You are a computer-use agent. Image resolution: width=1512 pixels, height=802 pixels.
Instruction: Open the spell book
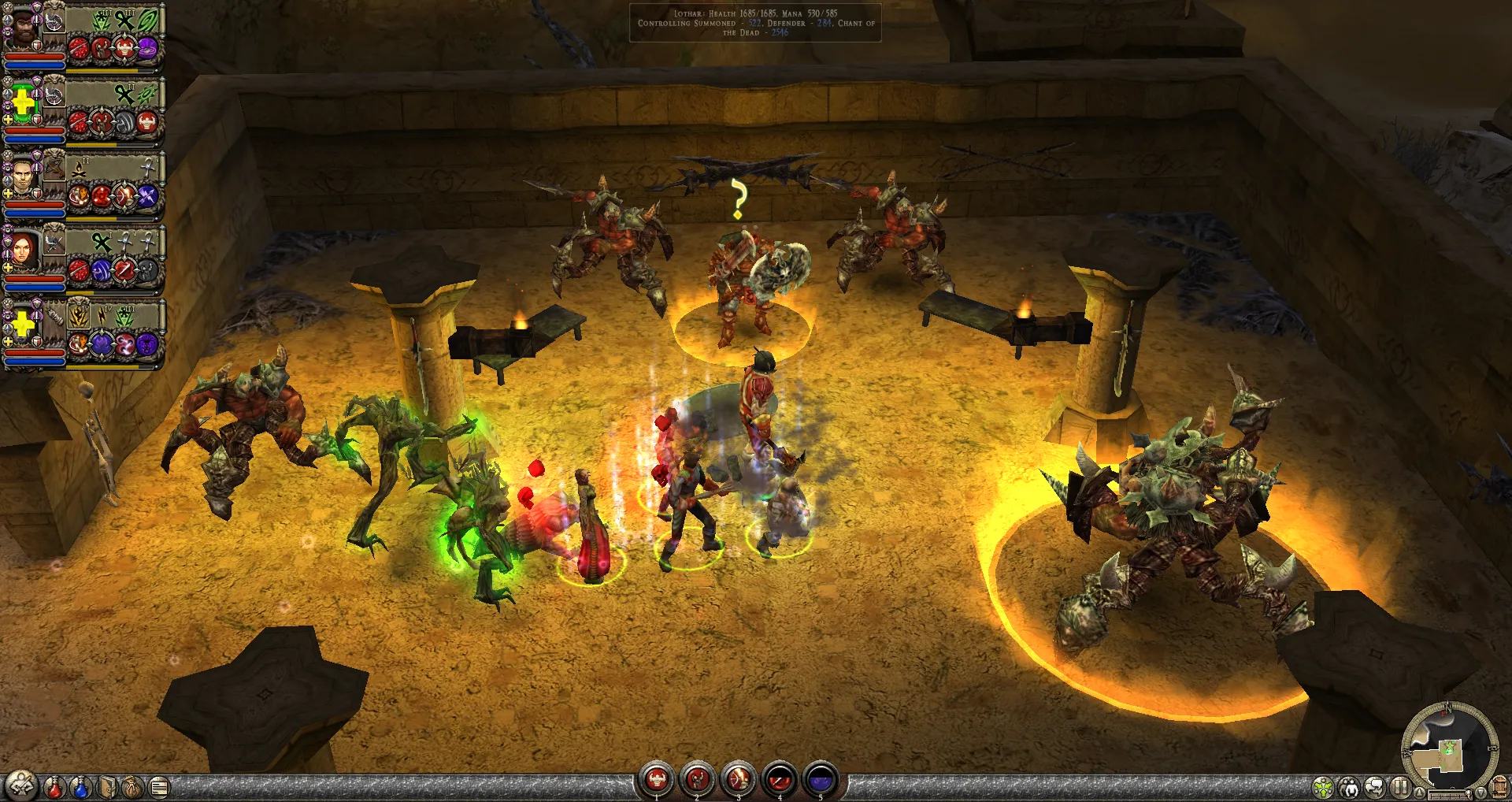[x=107, y=786]
